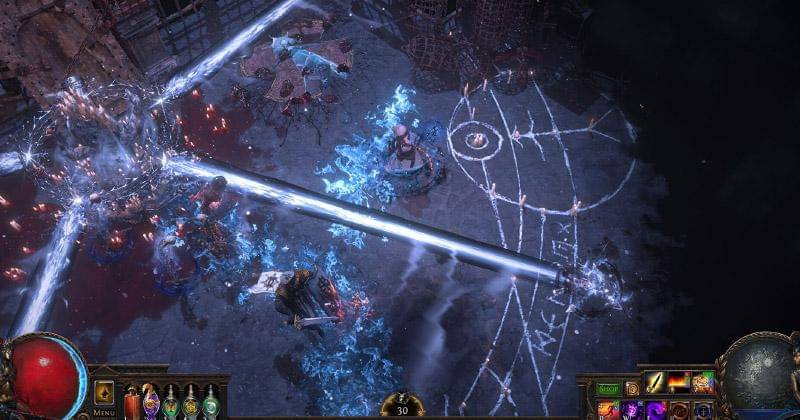Use the red life flask
Screen dimensions: 800x420
point(131,405)
